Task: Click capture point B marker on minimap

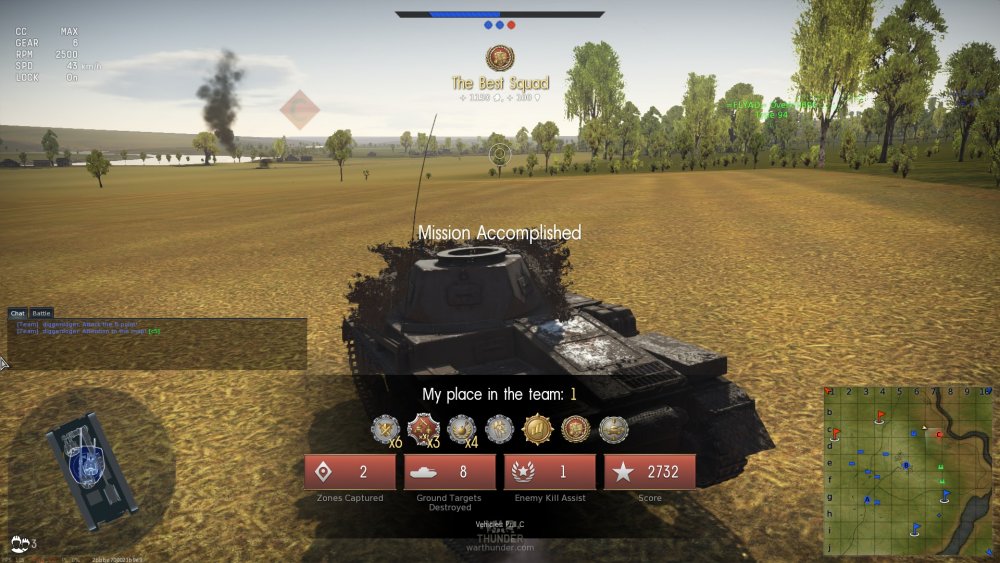Action: [906, 465]
